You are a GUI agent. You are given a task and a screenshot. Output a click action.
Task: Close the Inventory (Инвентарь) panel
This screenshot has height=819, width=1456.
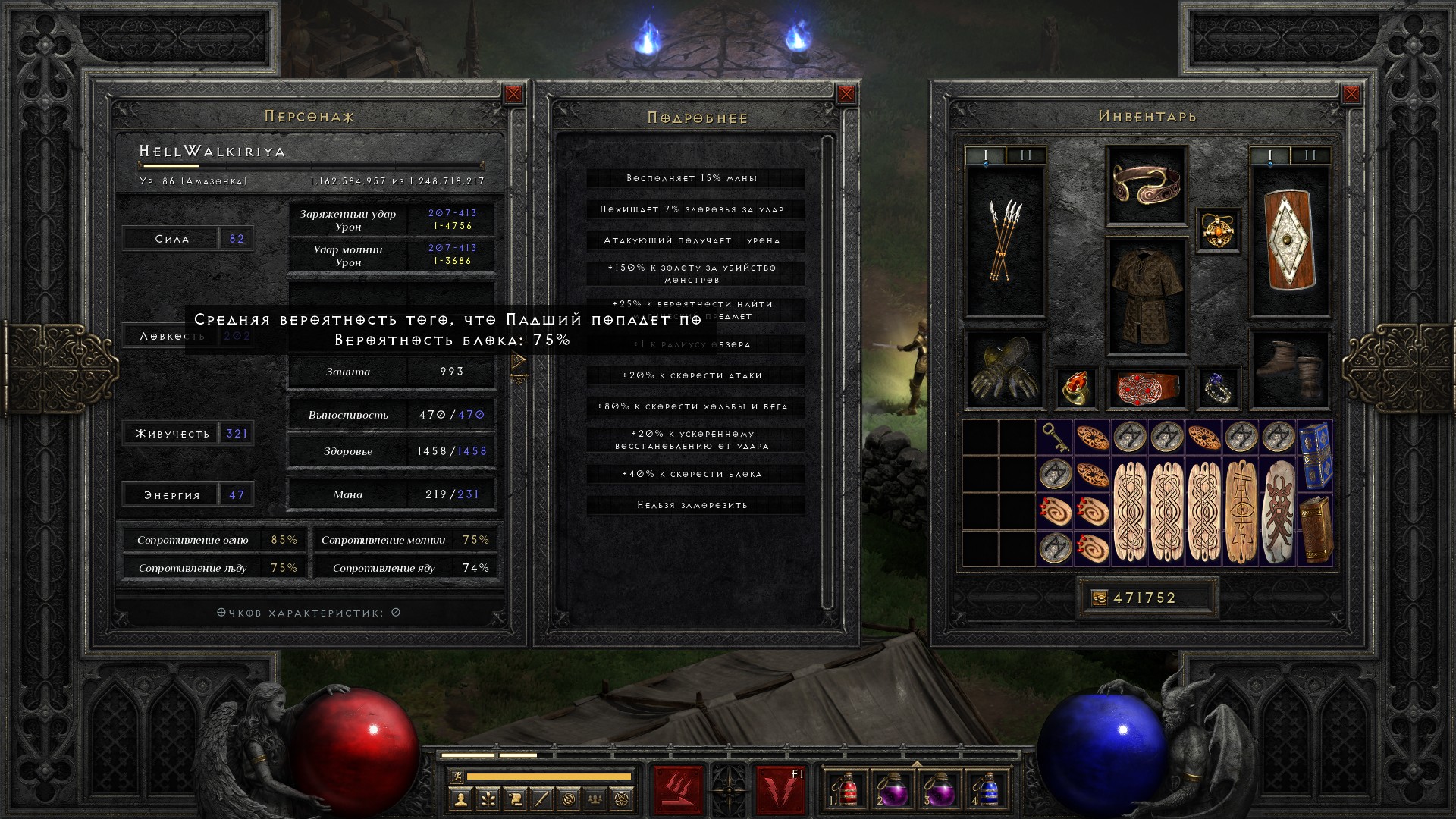tap(1351, 94)
